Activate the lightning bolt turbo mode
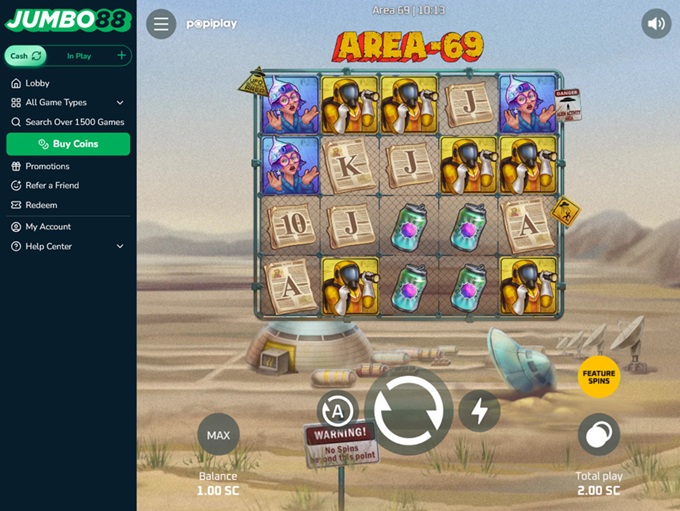 [x=479, y=411]
